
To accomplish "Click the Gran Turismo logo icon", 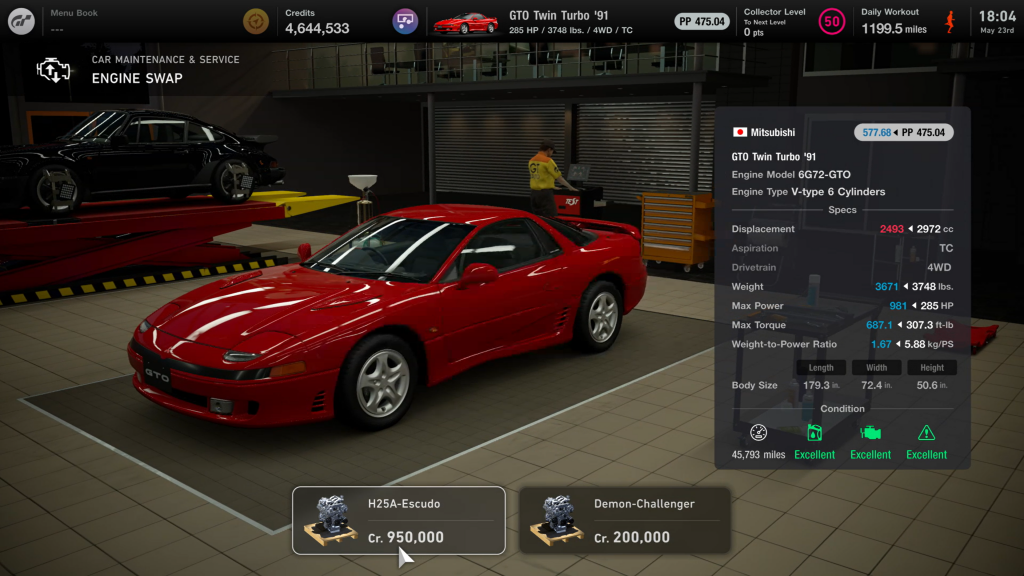I will 22,21.
